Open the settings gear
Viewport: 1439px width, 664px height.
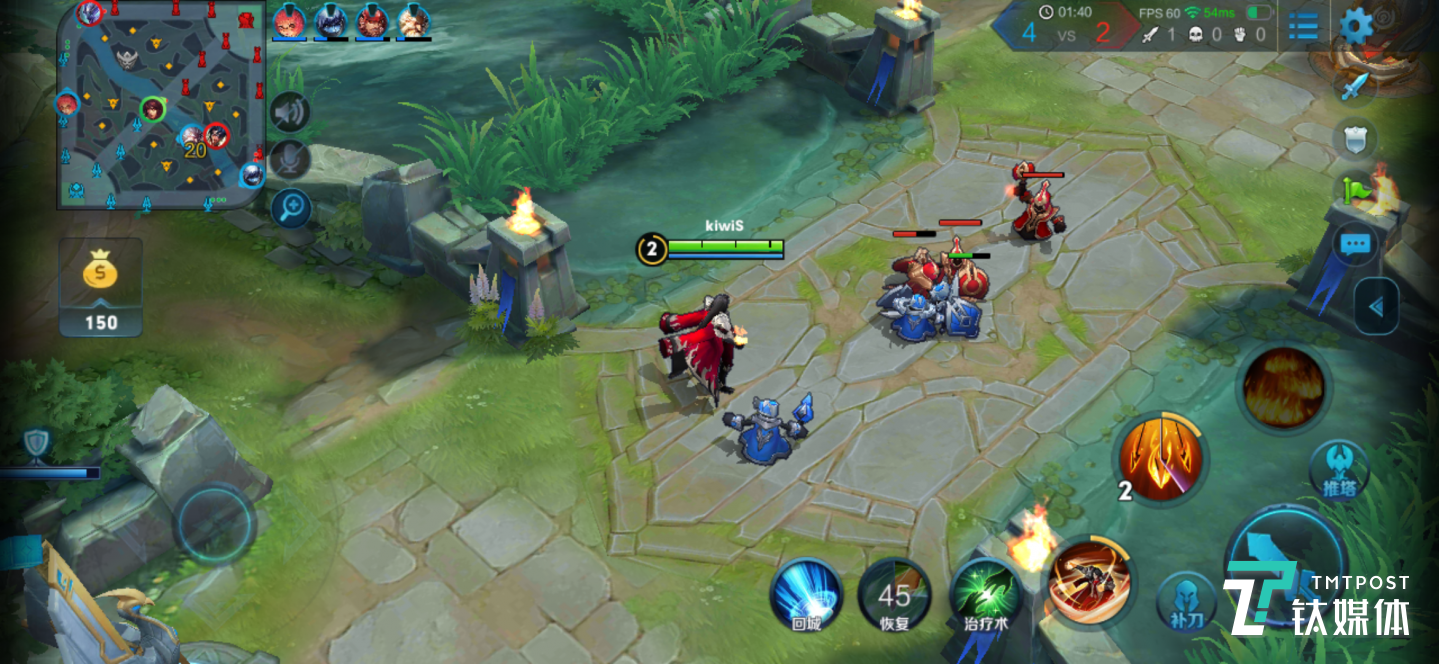click(x=1356, y=26)
